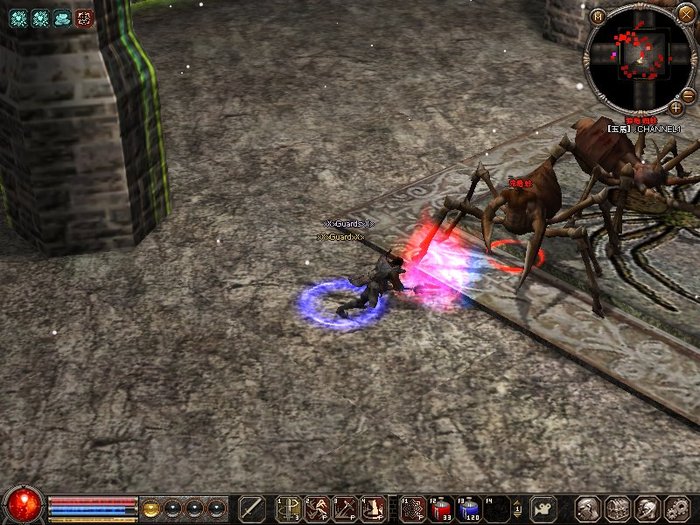Image resolution: width=700 pixels, height=525 pixels.
Task: Close the minimap with the X button
Action: coord(685,13)
